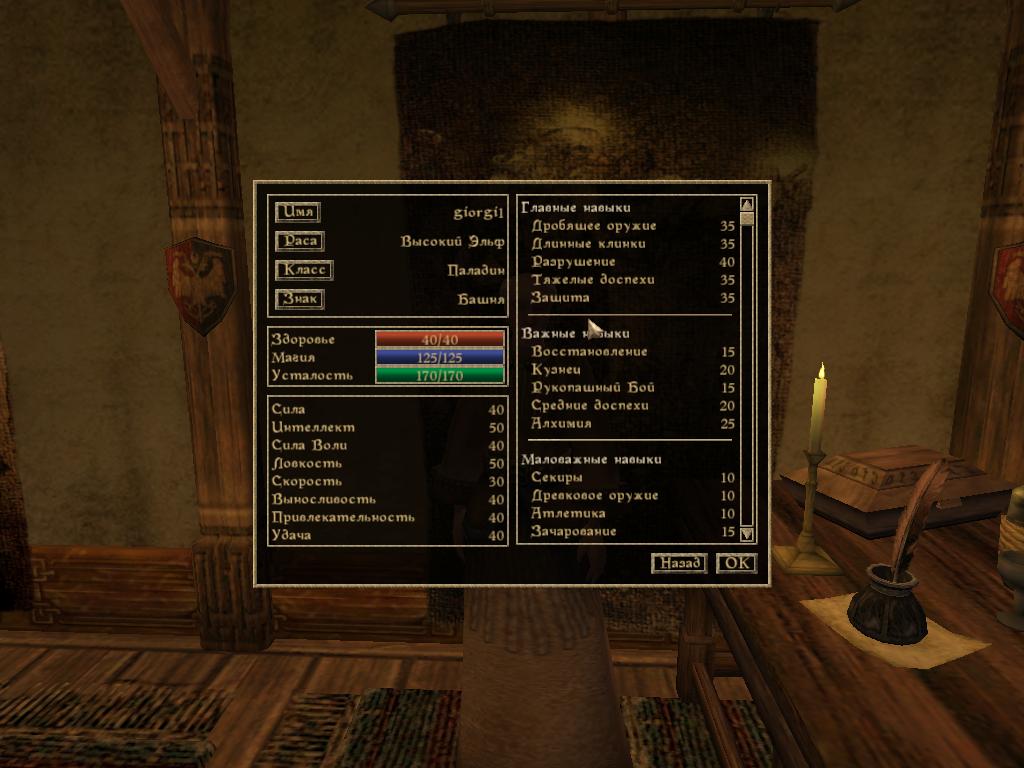
Task: Click the Имя (Name) button
Action: pyautogui.click(x=298, y=212)
